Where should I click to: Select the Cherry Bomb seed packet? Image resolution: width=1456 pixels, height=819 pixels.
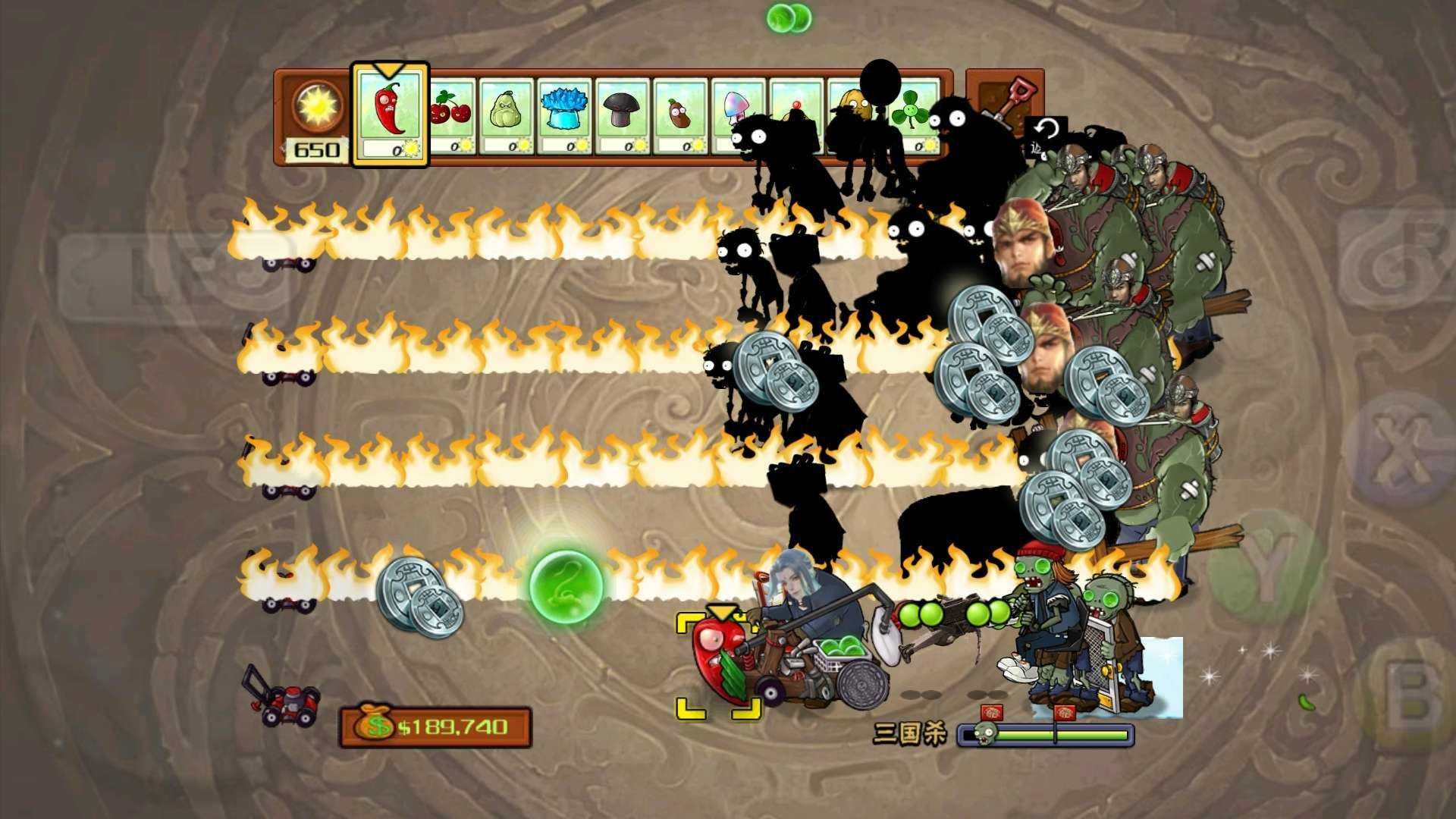(x=450, y=114)
